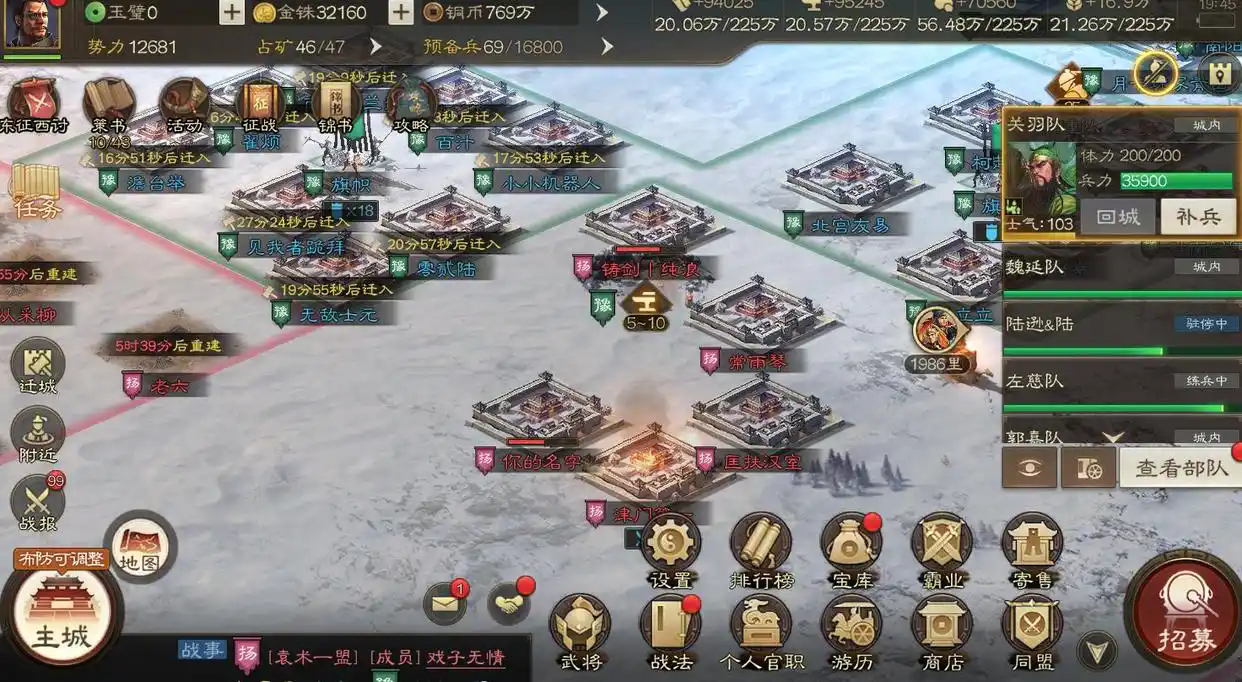Open the 武将 generals menu
Viewport: 1242px width, 682px height.
point(580,628)
